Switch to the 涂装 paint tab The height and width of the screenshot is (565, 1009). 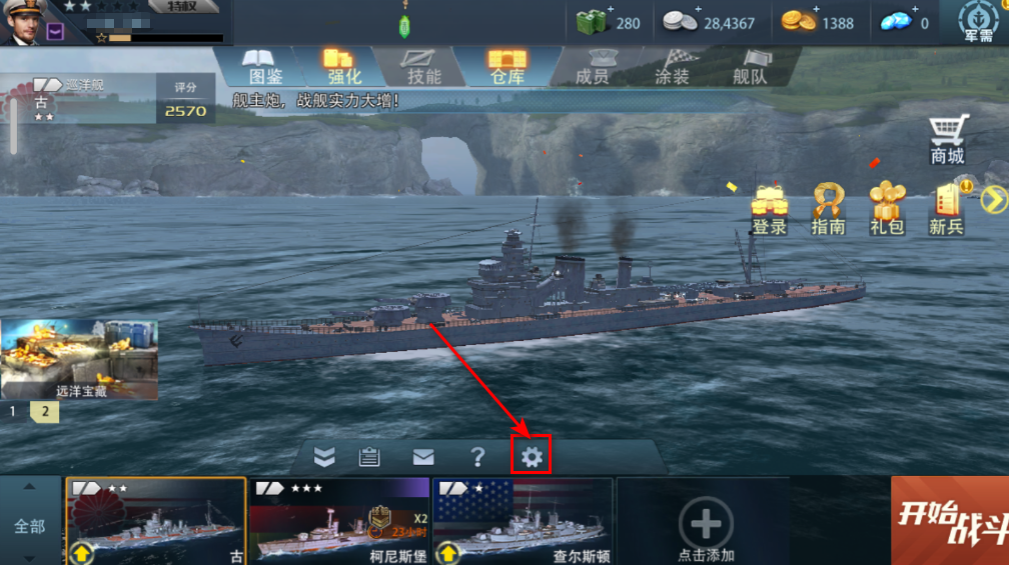672,66
